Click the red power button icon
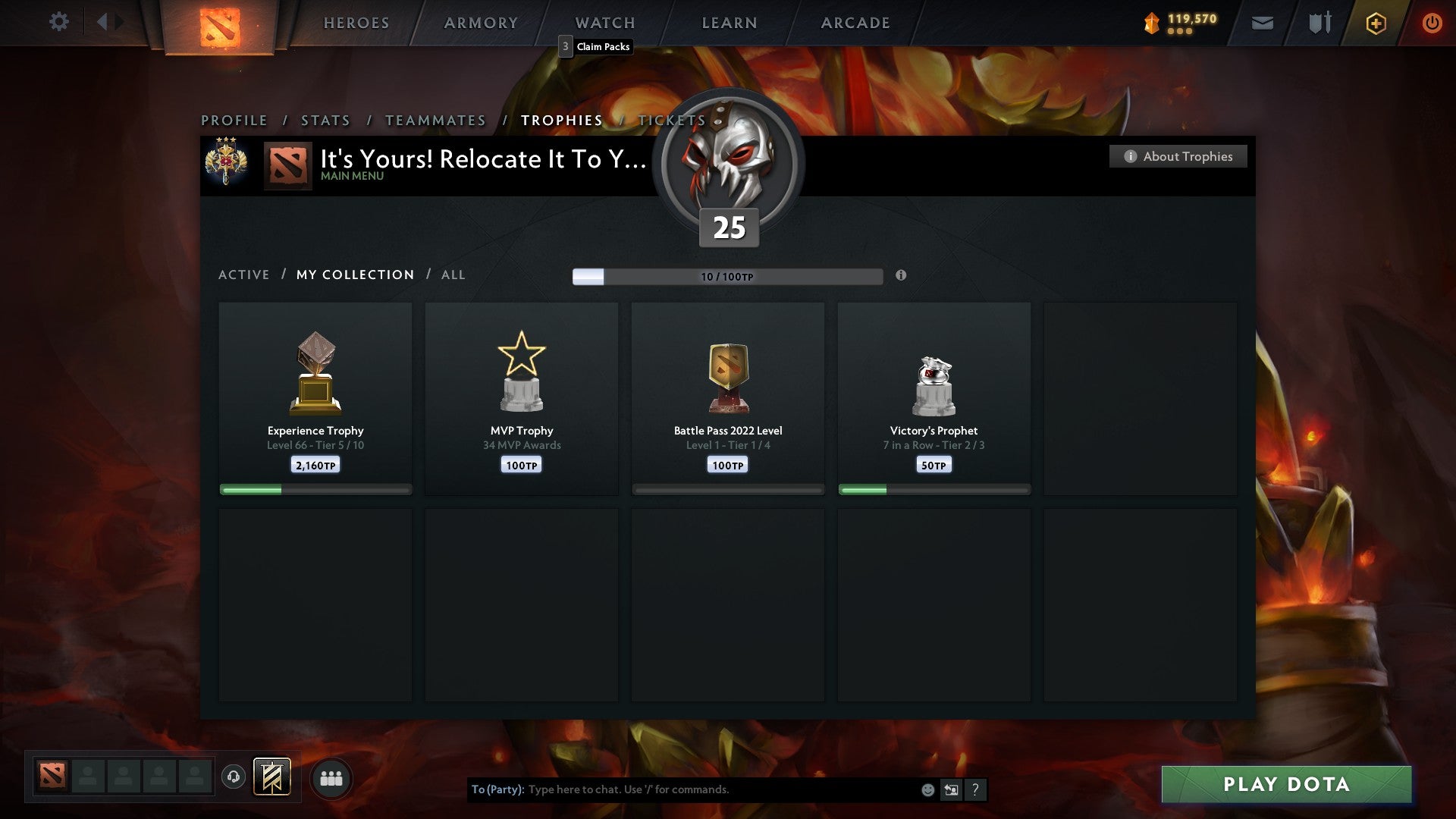 [x=1432, y=23]
